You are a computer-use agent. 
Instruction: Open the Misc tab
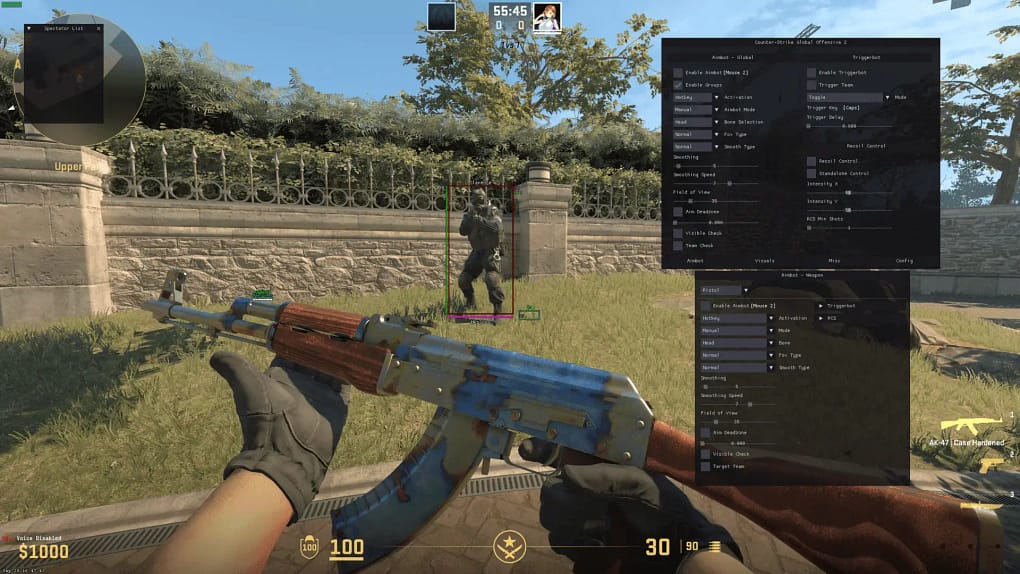click(x=834, y=260)
